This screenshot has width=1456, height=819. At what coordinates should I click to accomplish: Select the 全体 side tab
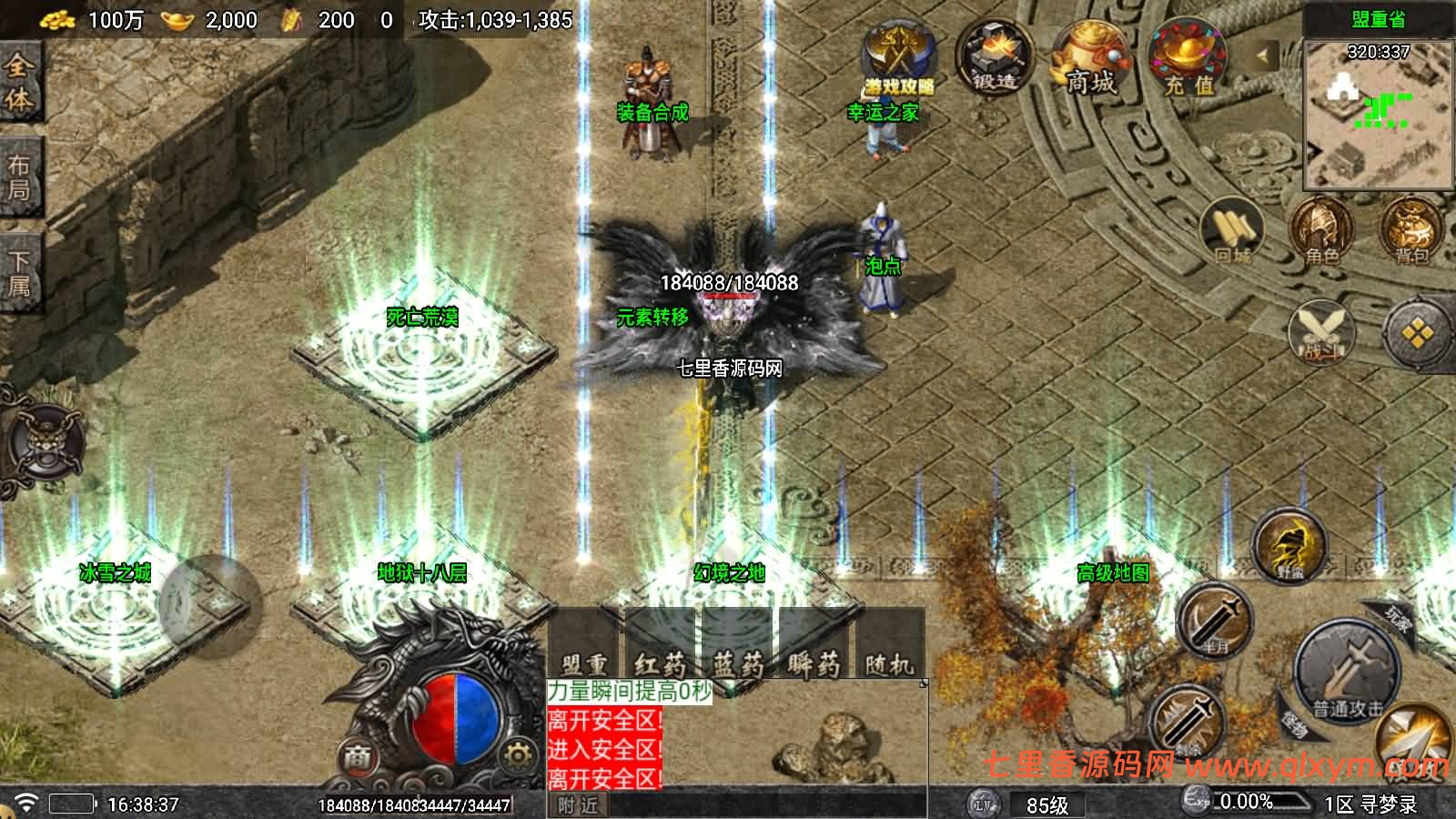(19, 82)
